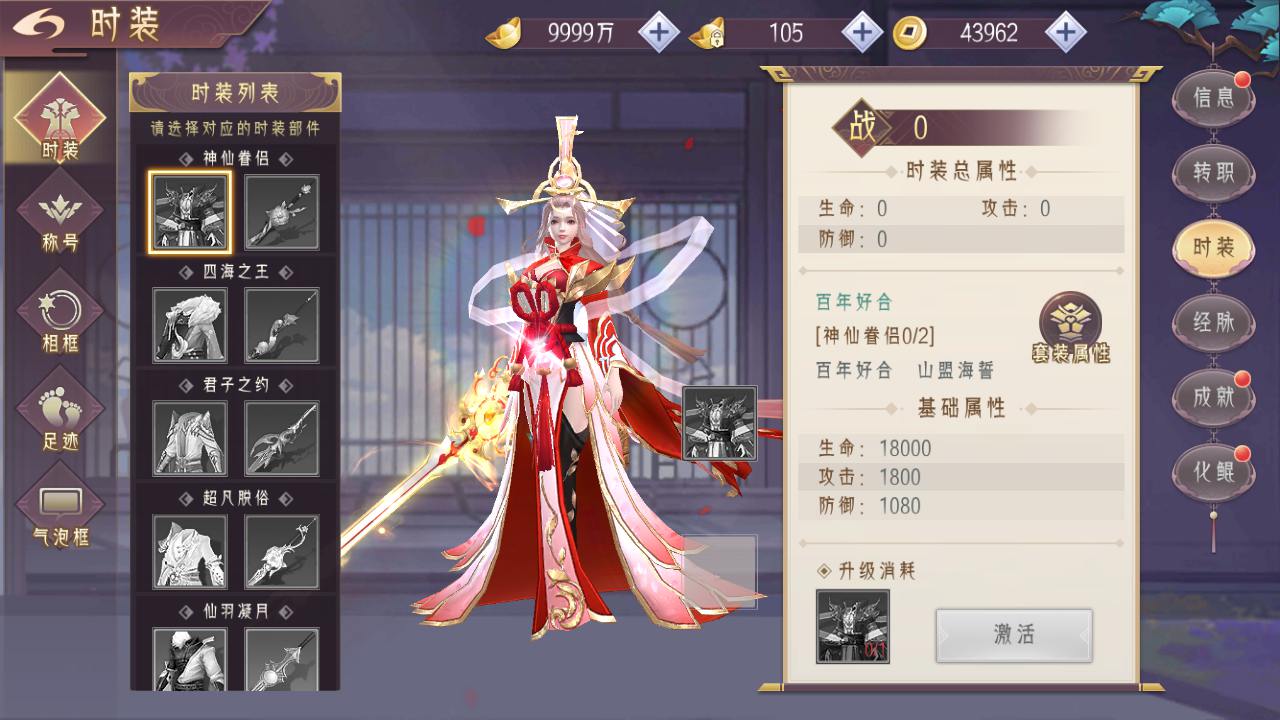
Task: Activate the outfit with 激活 button
Action: (x=1013, y=634)
